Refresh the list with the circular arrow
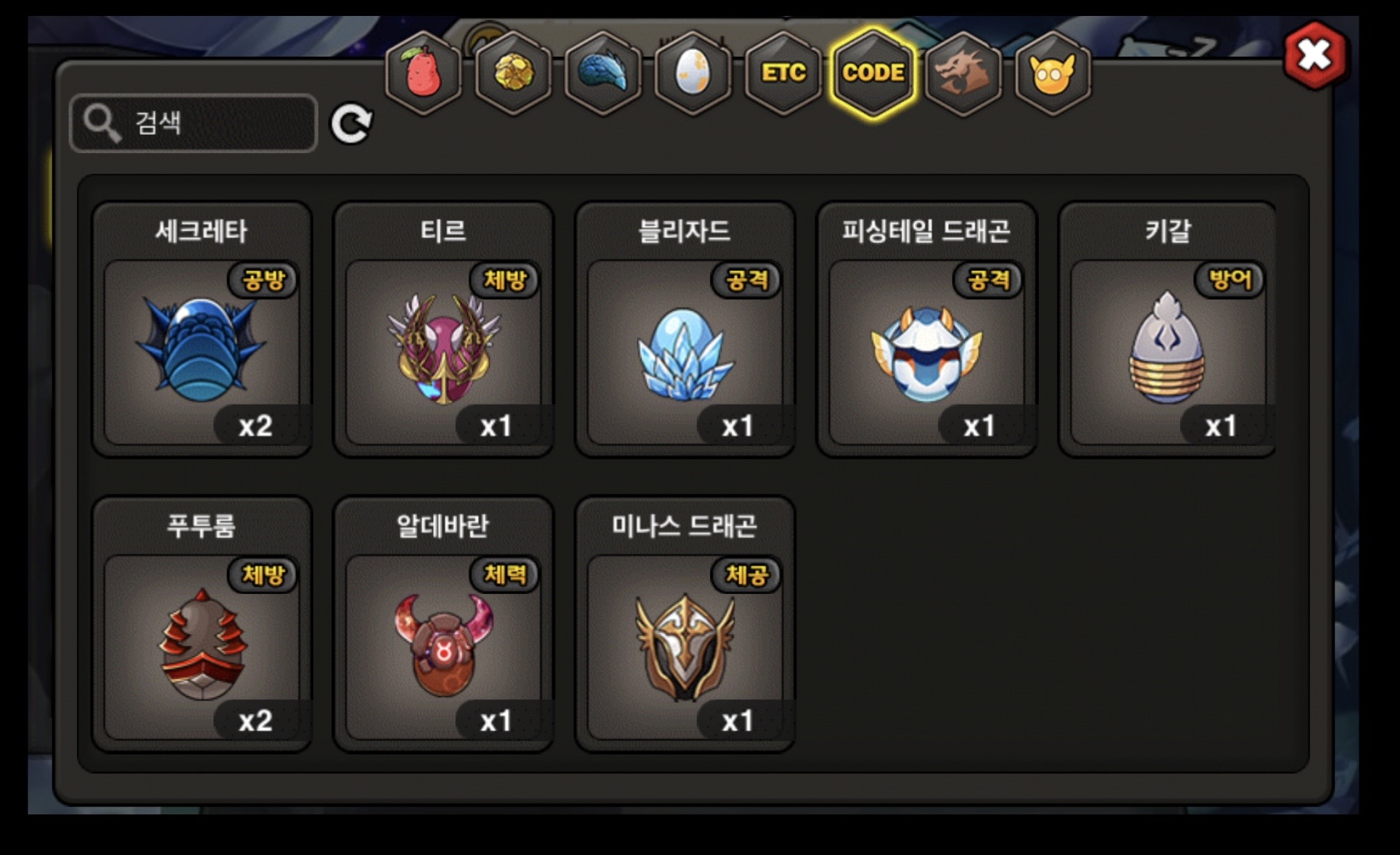 tap(351, 123)
